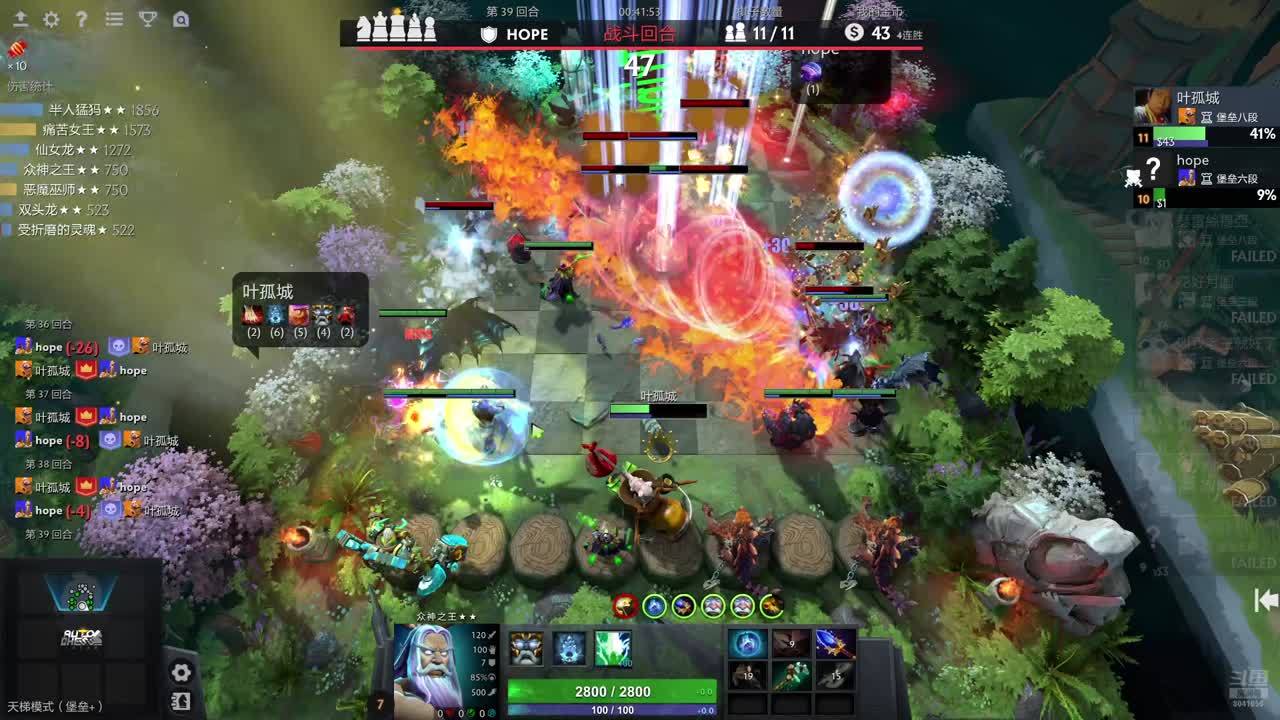Click the chess knight button beside minimap
Viewport: 1280px width, 720px height.
[x=181, y=701]
